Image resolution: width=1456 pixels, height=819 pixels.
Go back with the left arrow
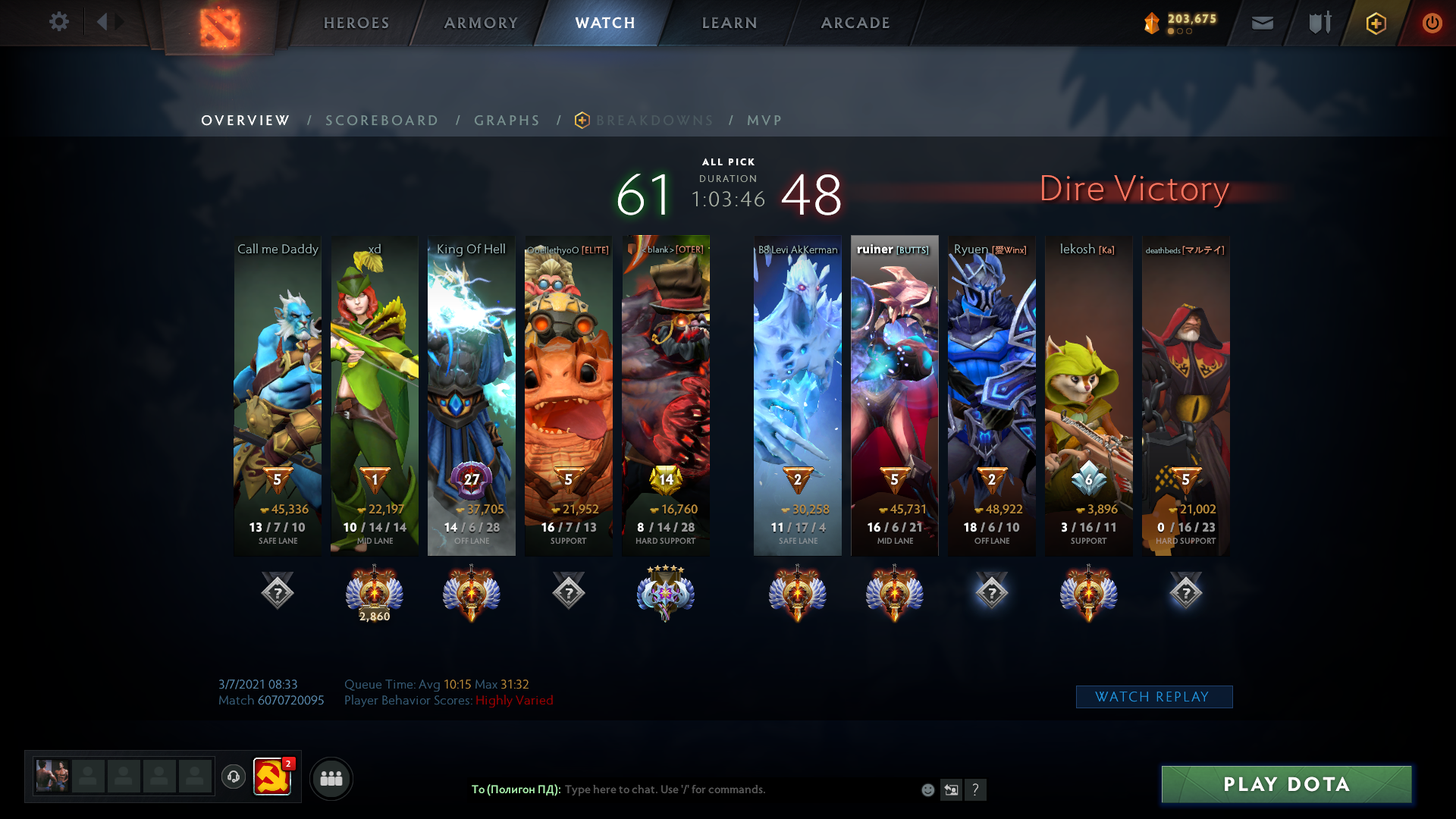click(x=102, y=22)
